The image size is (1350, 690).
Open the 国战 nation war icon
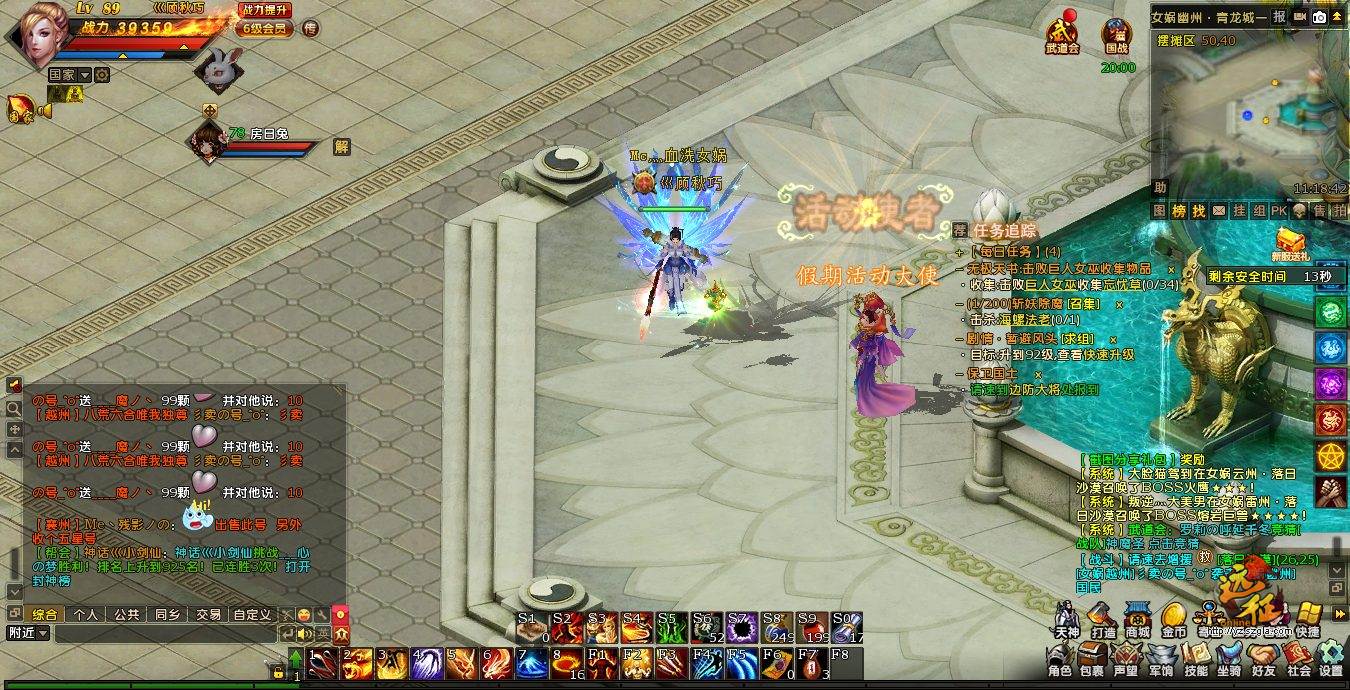point(1116,34)
